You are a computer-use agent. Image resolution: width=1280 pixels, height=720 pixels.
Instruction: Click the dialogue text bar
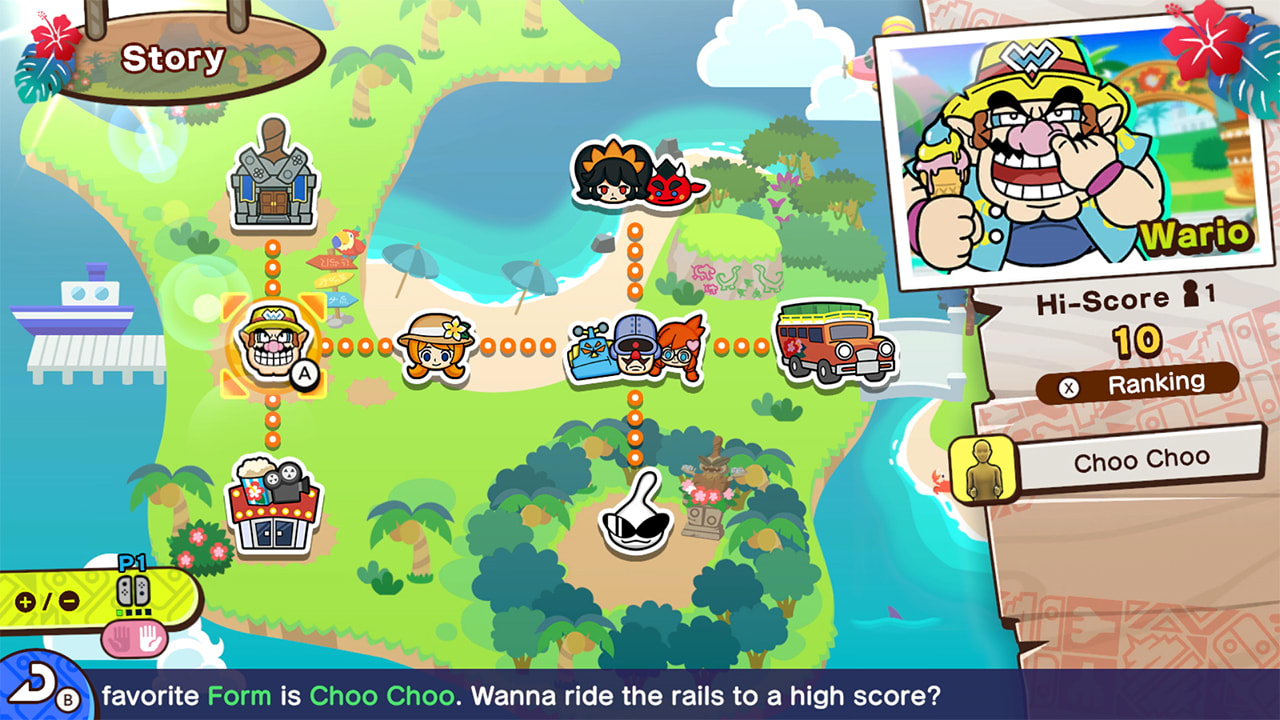click(640, 692)
